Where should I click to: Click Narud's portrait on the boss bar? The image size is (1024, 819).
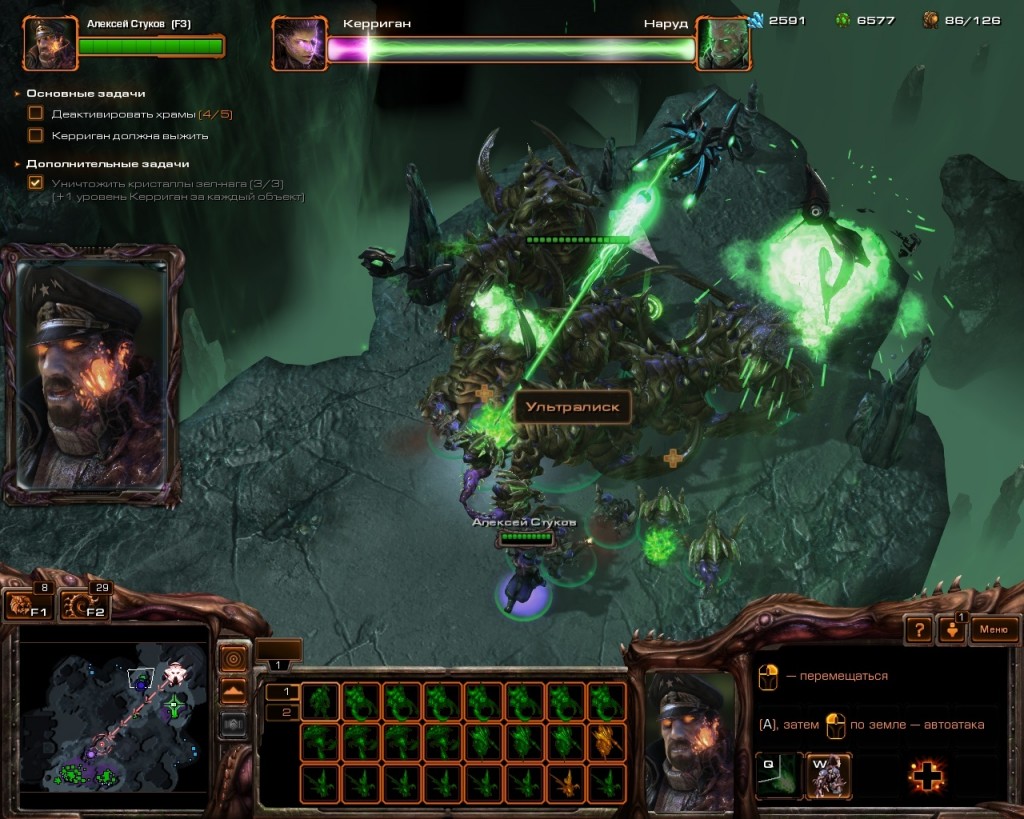pyautogui.click(x=722, y=44)
